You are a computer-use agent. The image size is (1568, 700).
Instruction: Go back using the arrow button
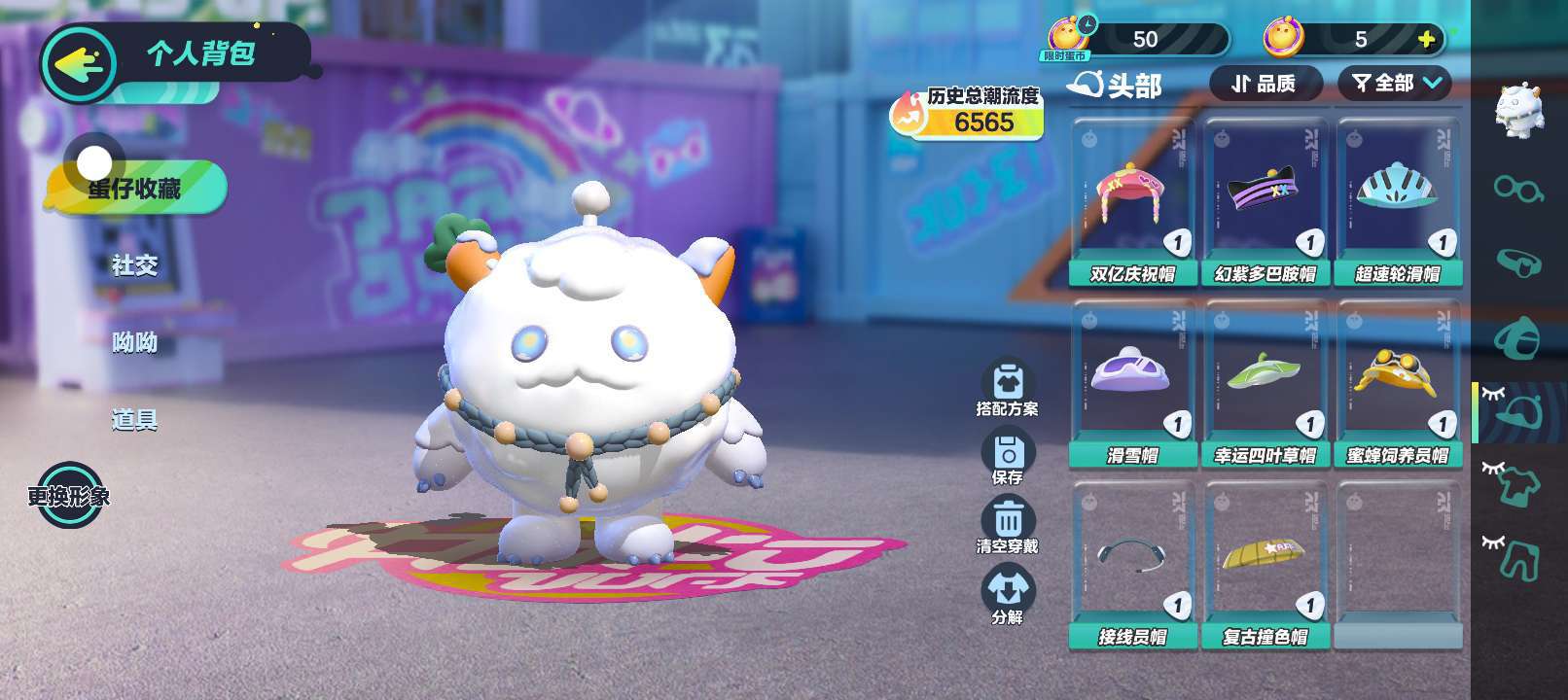click(78, 64)
